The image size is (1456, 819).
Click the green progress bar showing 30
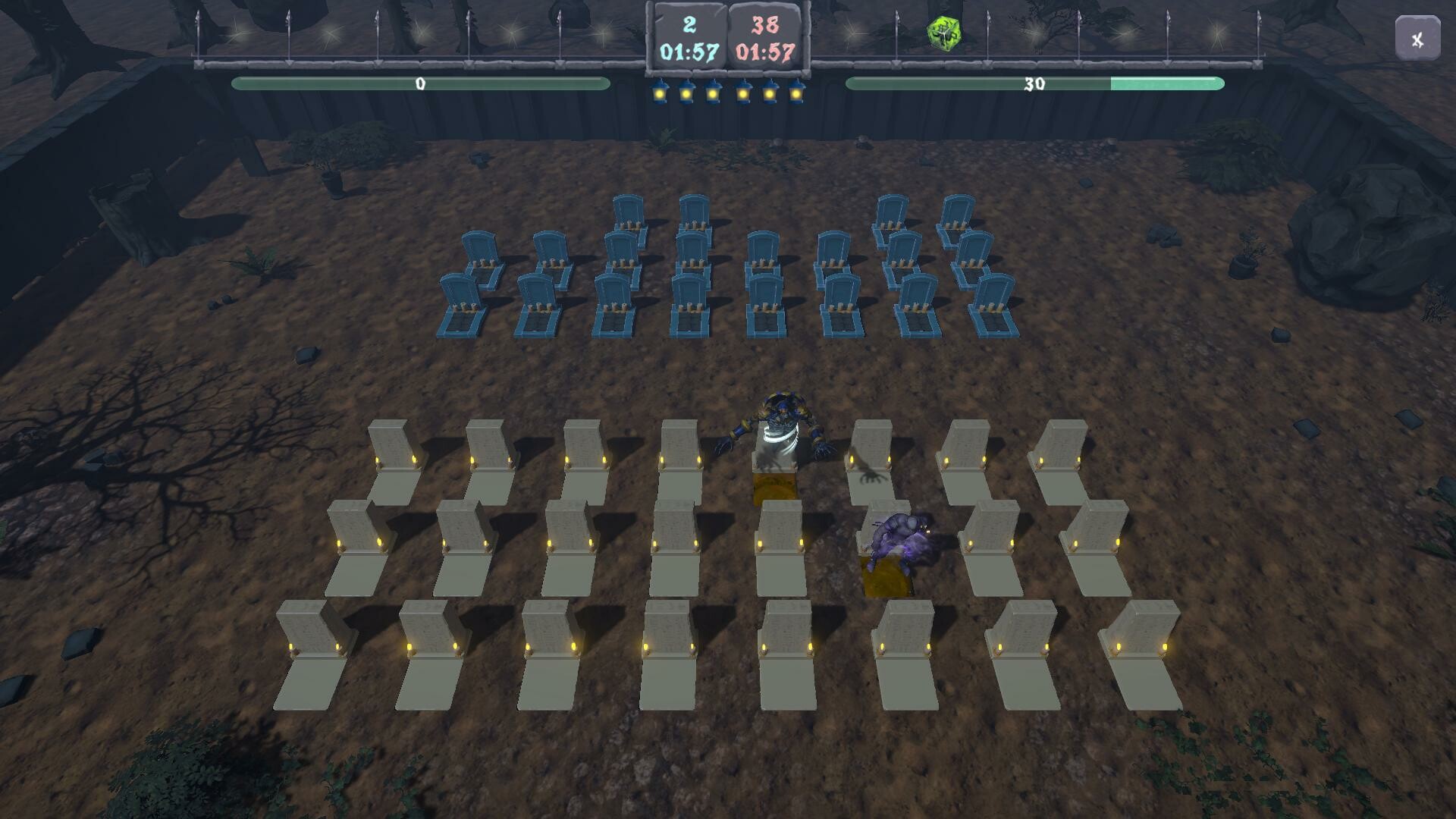tap(1034, 83)
